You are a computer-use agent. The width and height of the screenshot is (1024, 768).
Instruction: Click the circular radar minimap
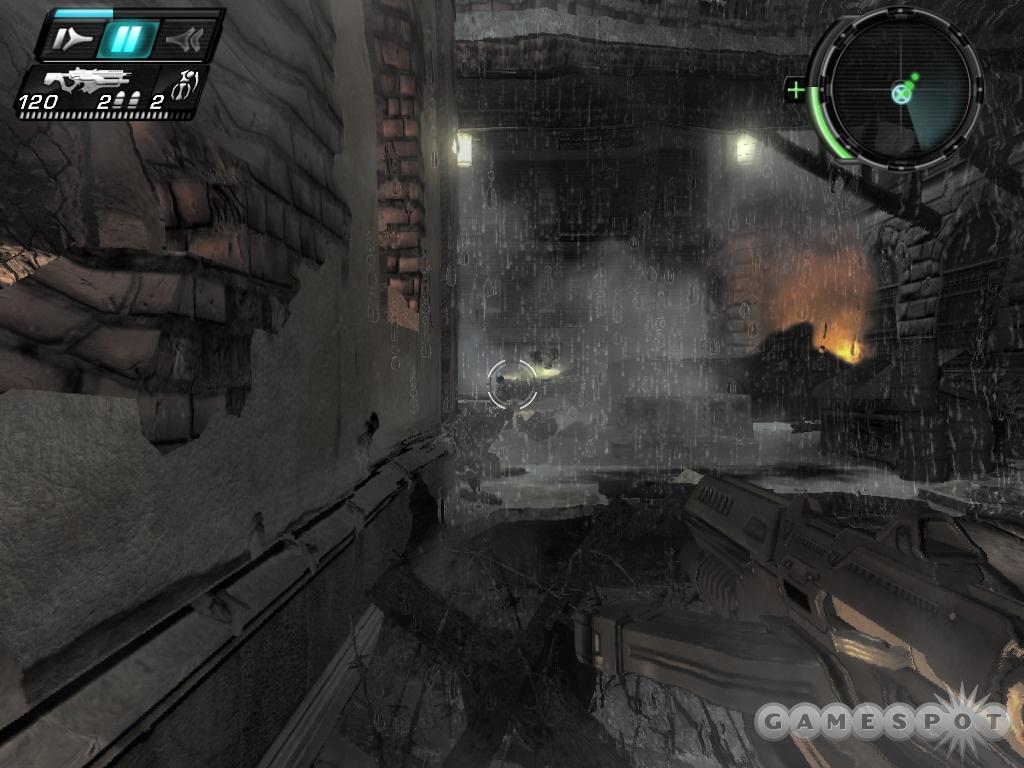pyautogui.click(x=898, y=93)
